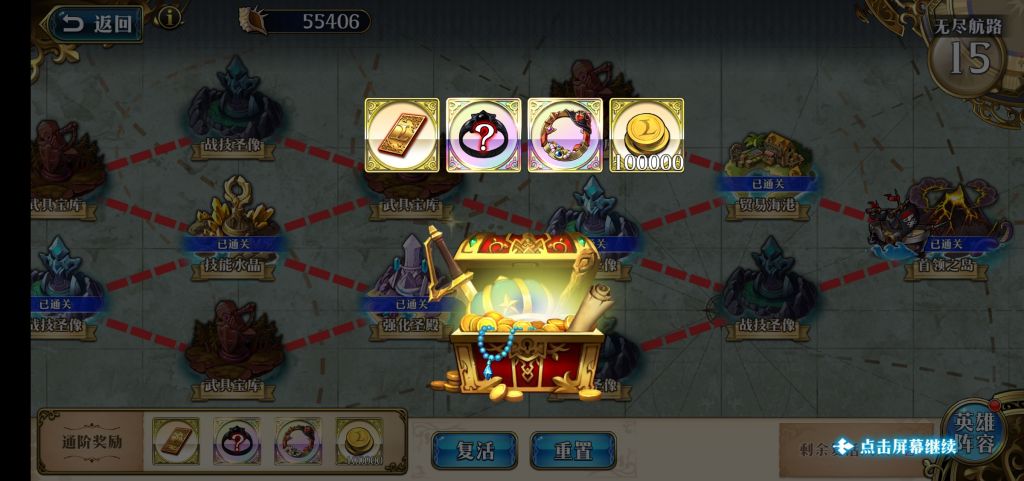Click the 重置 reset button
Screen dimensions: 1024x481
click(572, 449)
